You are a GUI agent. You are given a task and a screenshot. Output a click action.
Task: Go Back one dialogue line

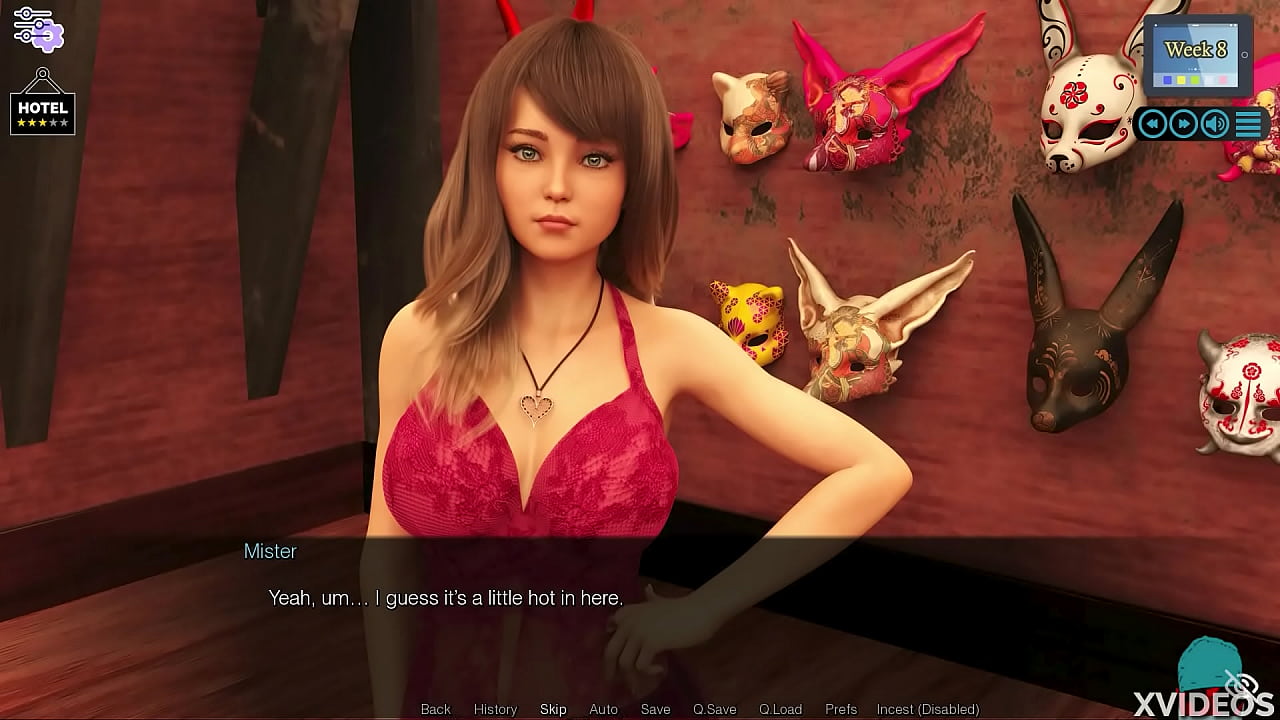pos(436,709)
